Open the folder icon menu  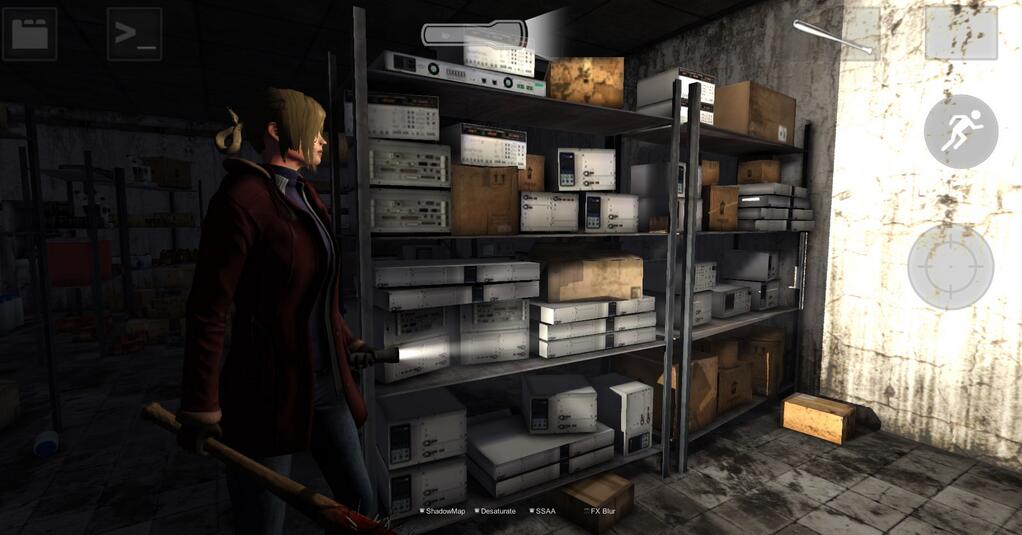click(x=29, y=34)
